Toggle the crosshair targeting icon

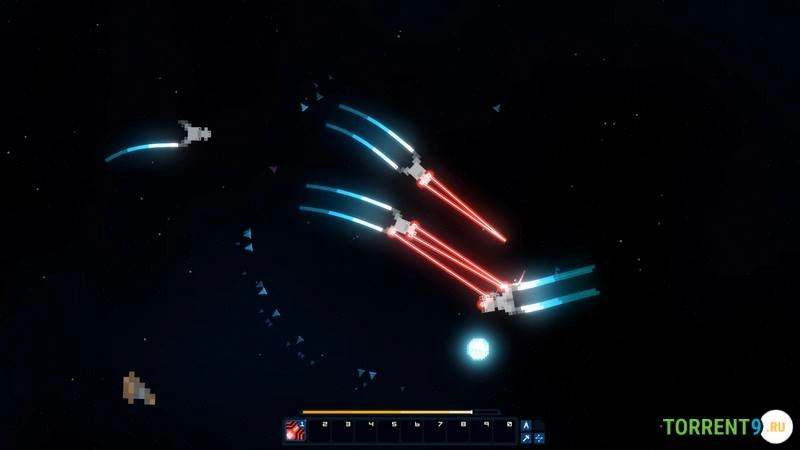(x=539, y=438)
